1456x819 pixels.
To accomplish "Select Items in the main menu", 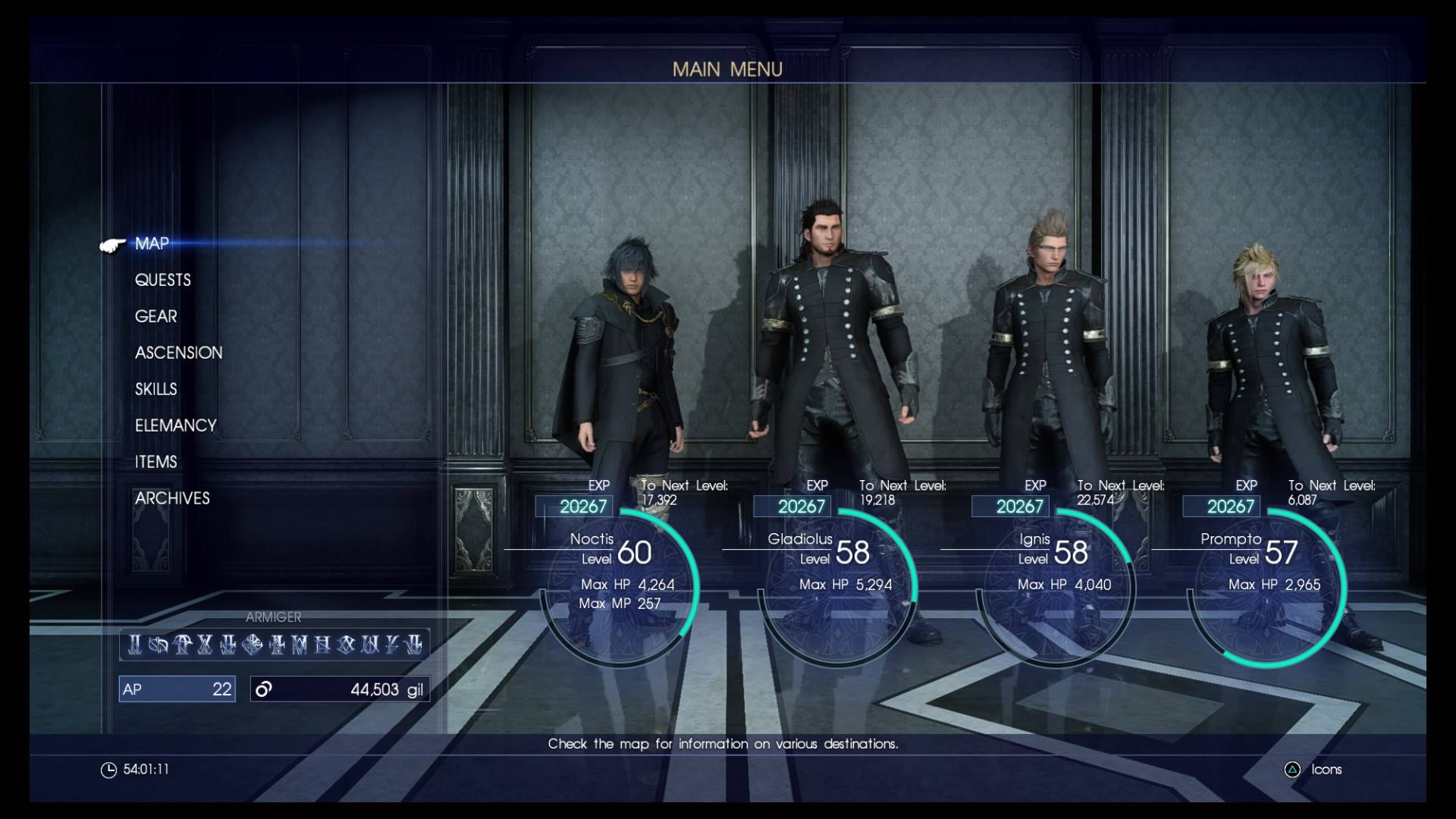I will click(x=155, y=462).
